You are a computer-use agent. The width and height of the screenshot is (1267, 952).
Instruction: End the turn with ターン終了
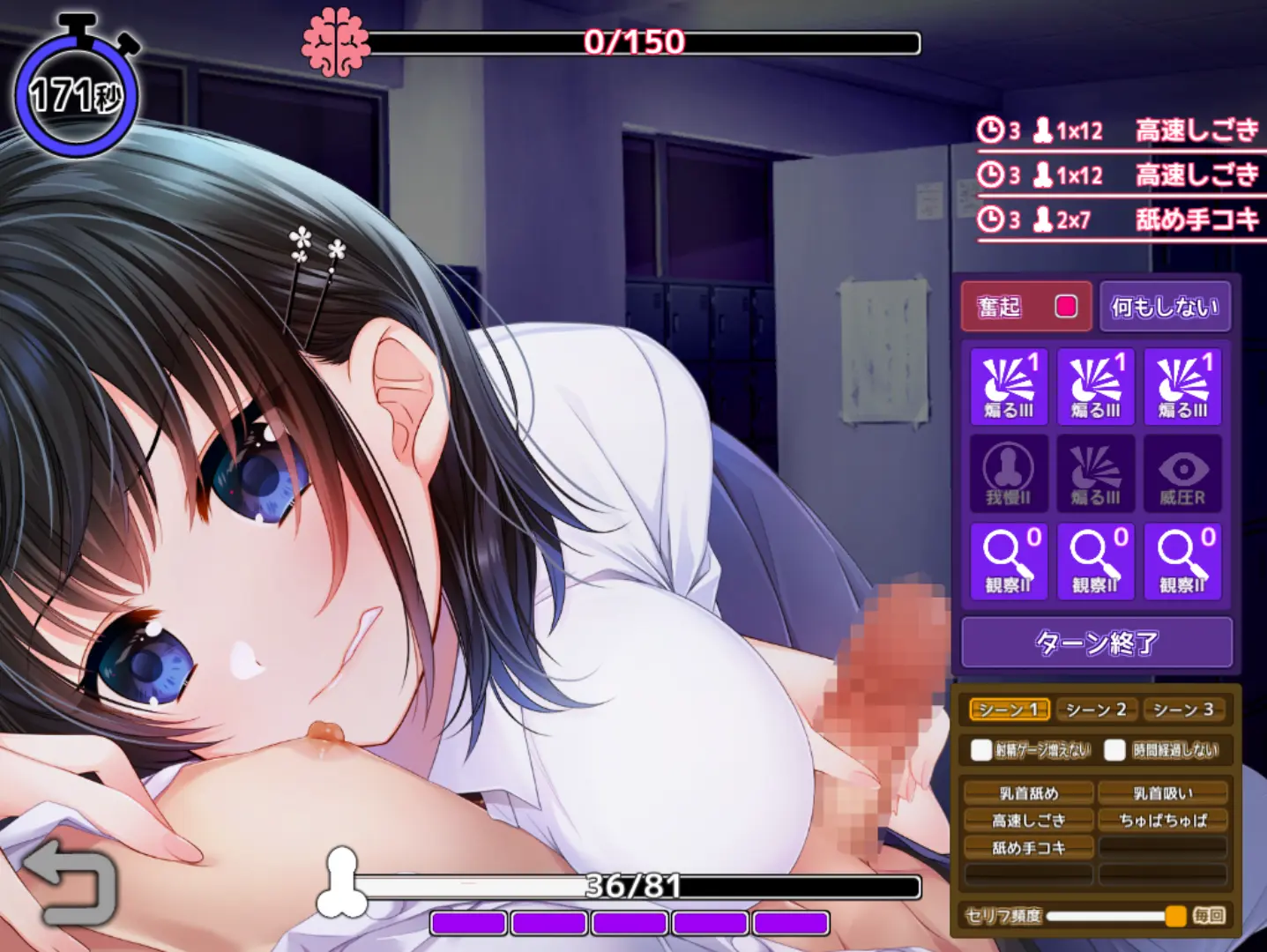coord(1096,643)
